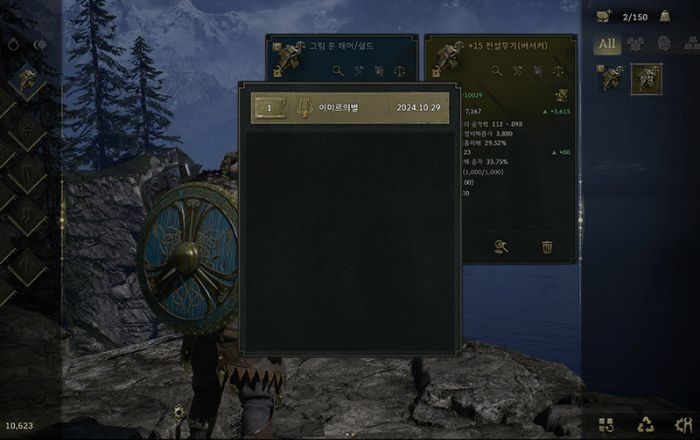
Task: Select the second inventory item with red mark
Action: [645, 78]
